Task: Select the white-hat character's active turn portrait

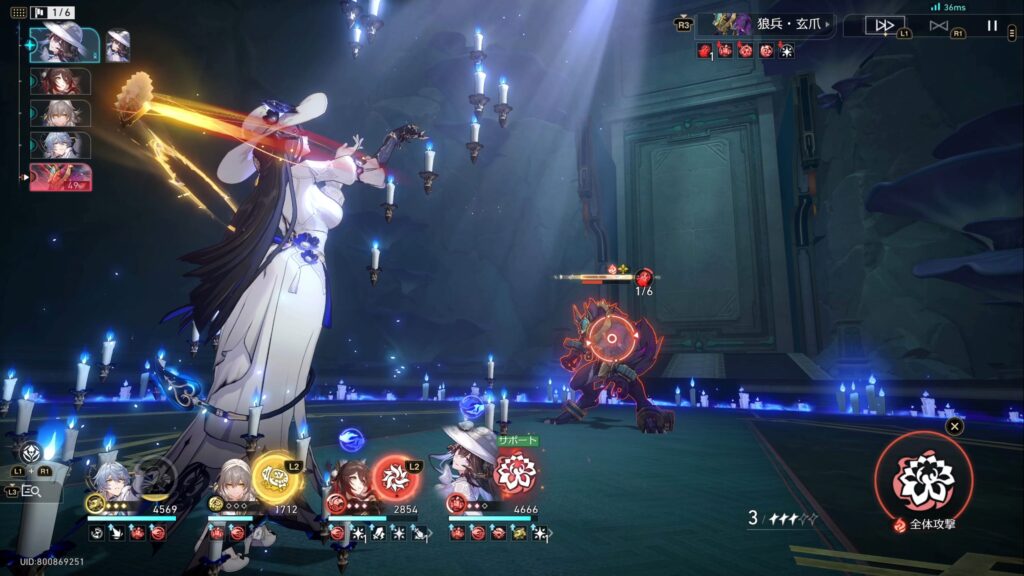Action: point(65,45)
